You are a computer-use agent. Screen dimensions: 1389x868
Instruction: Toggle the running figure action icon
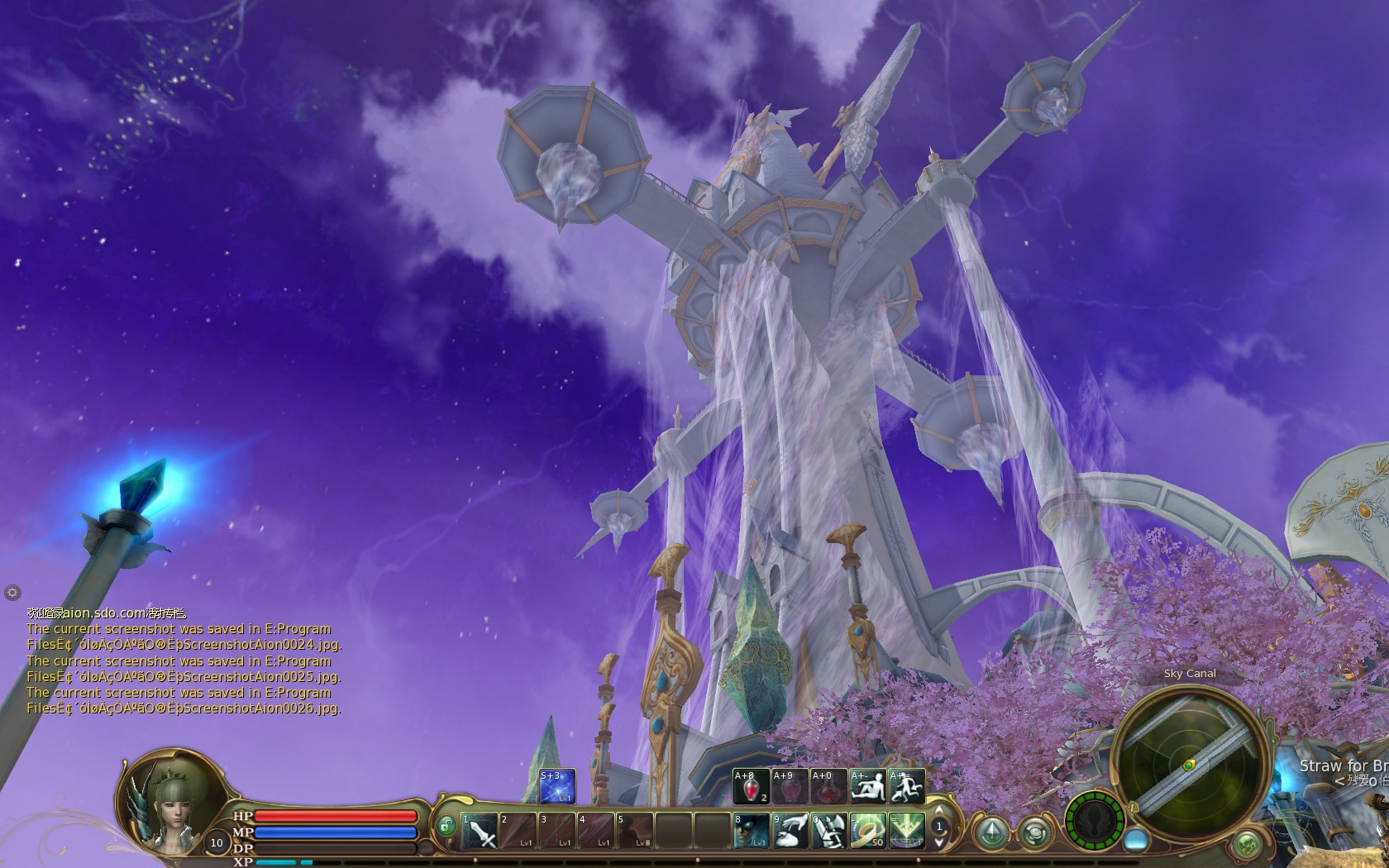906,786
